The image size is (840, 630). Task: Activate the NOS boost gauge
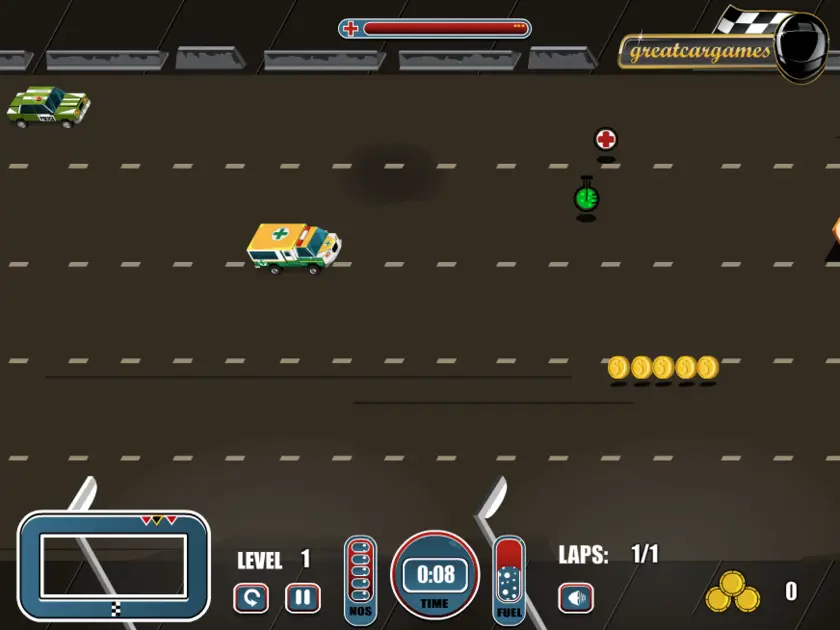pyautogui.click(x=361, y=579)
